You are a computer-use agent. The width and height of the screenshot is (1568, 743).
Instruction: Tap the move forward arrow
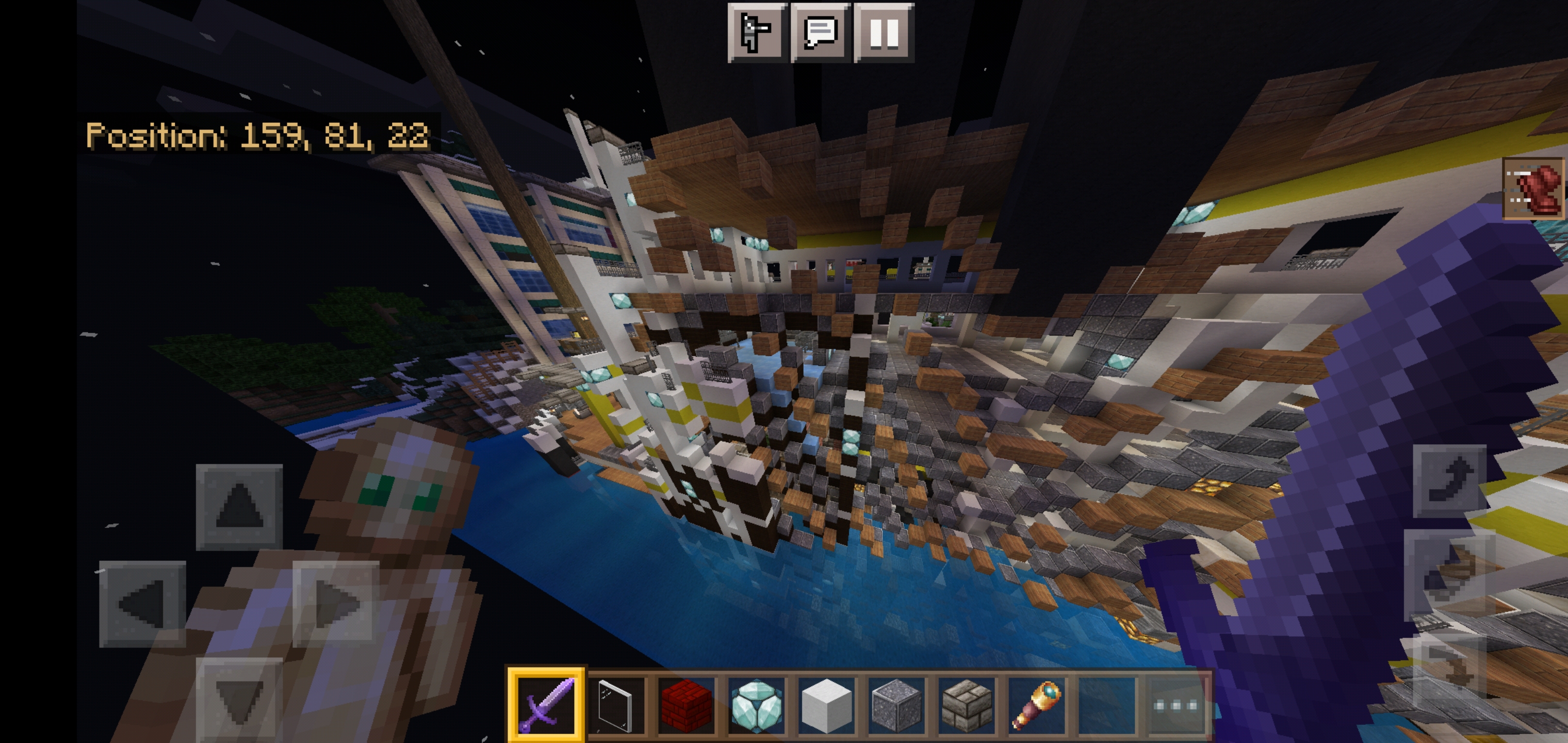[x=239, y=507]
